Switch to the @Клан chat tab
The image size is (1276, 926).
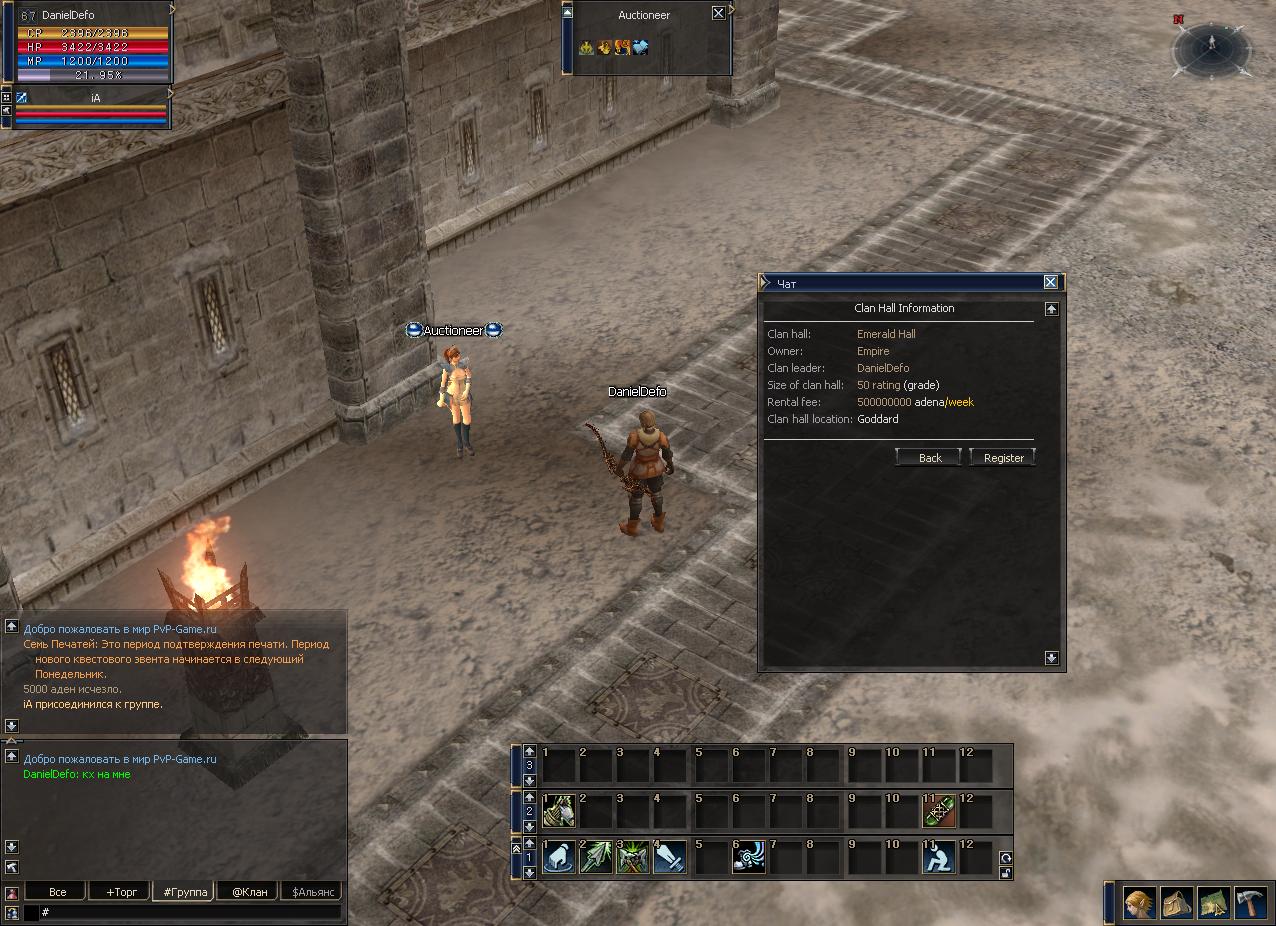(249, 891)
